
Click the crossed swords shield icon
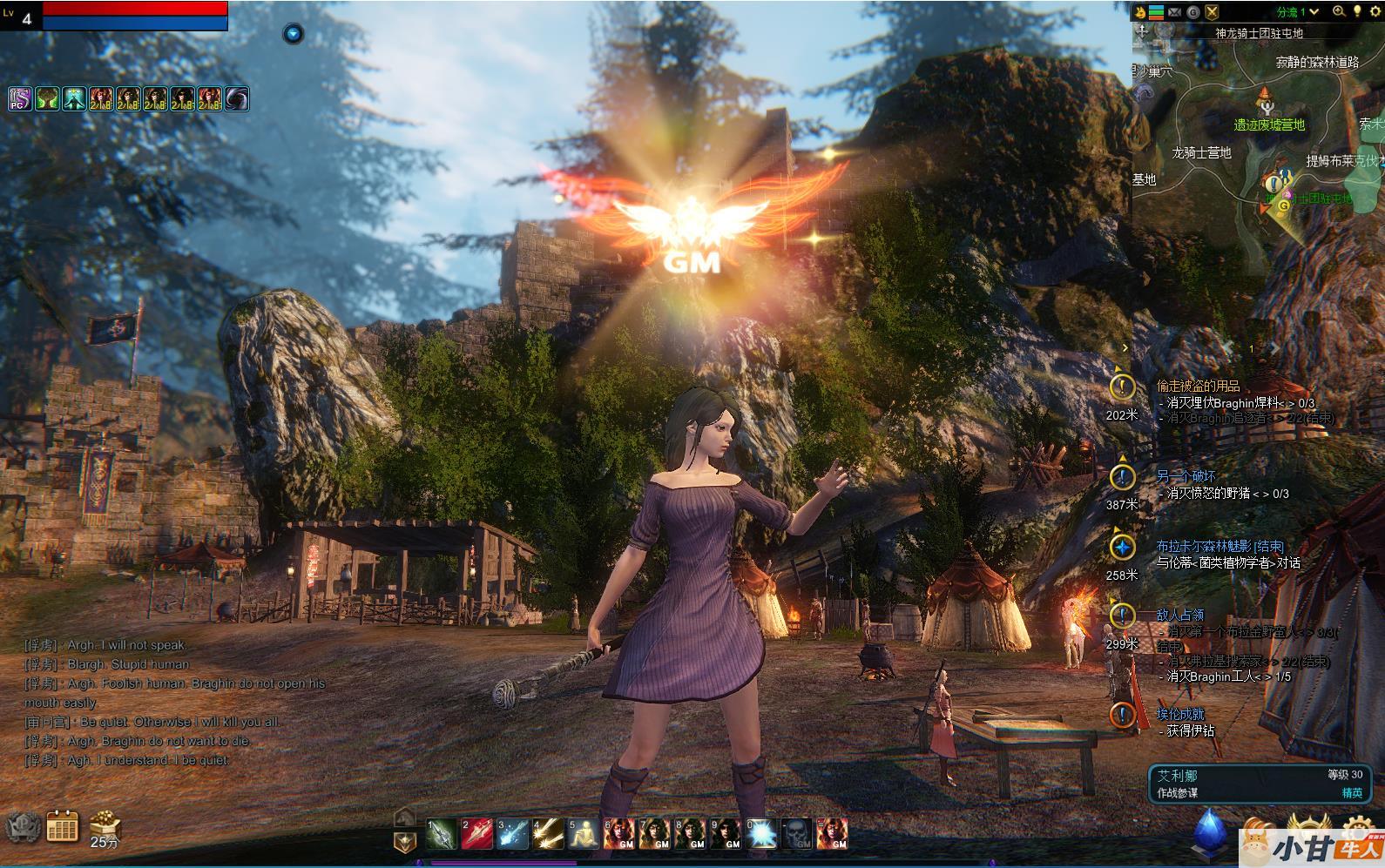tap(1212, 12)
